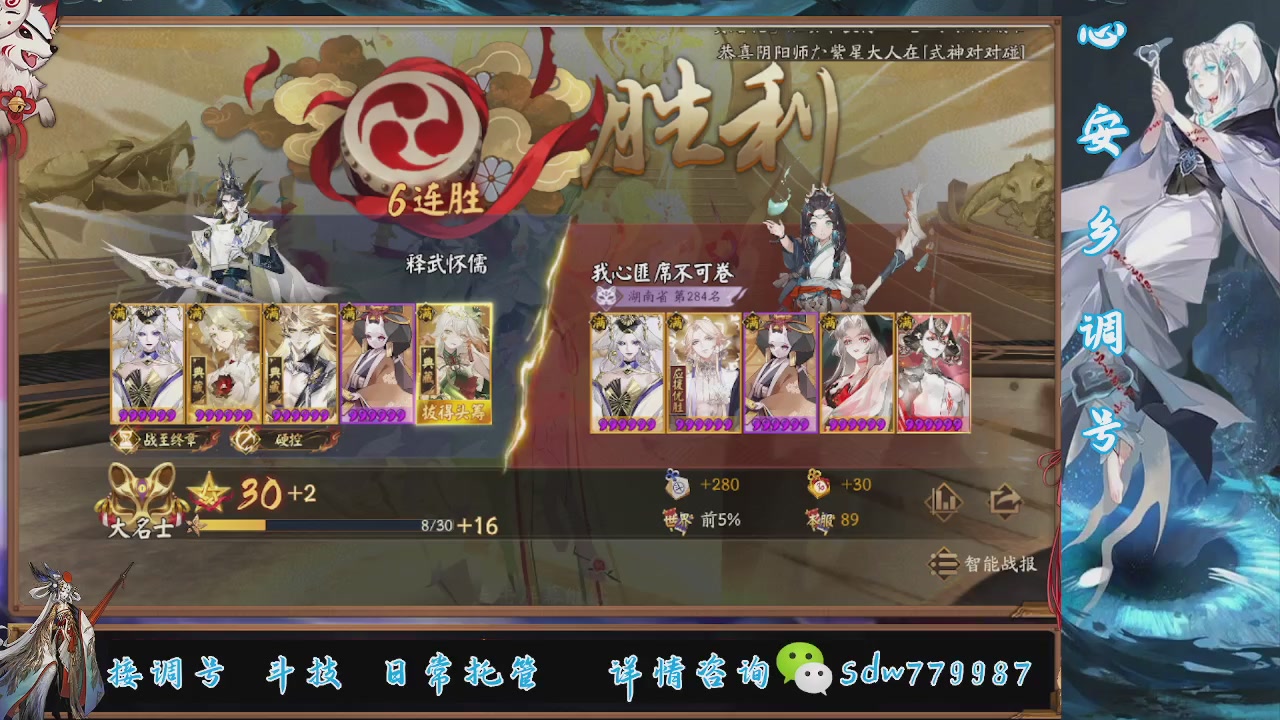
Task: Click the gold reward icon next to +30
Action: point(820,486)
